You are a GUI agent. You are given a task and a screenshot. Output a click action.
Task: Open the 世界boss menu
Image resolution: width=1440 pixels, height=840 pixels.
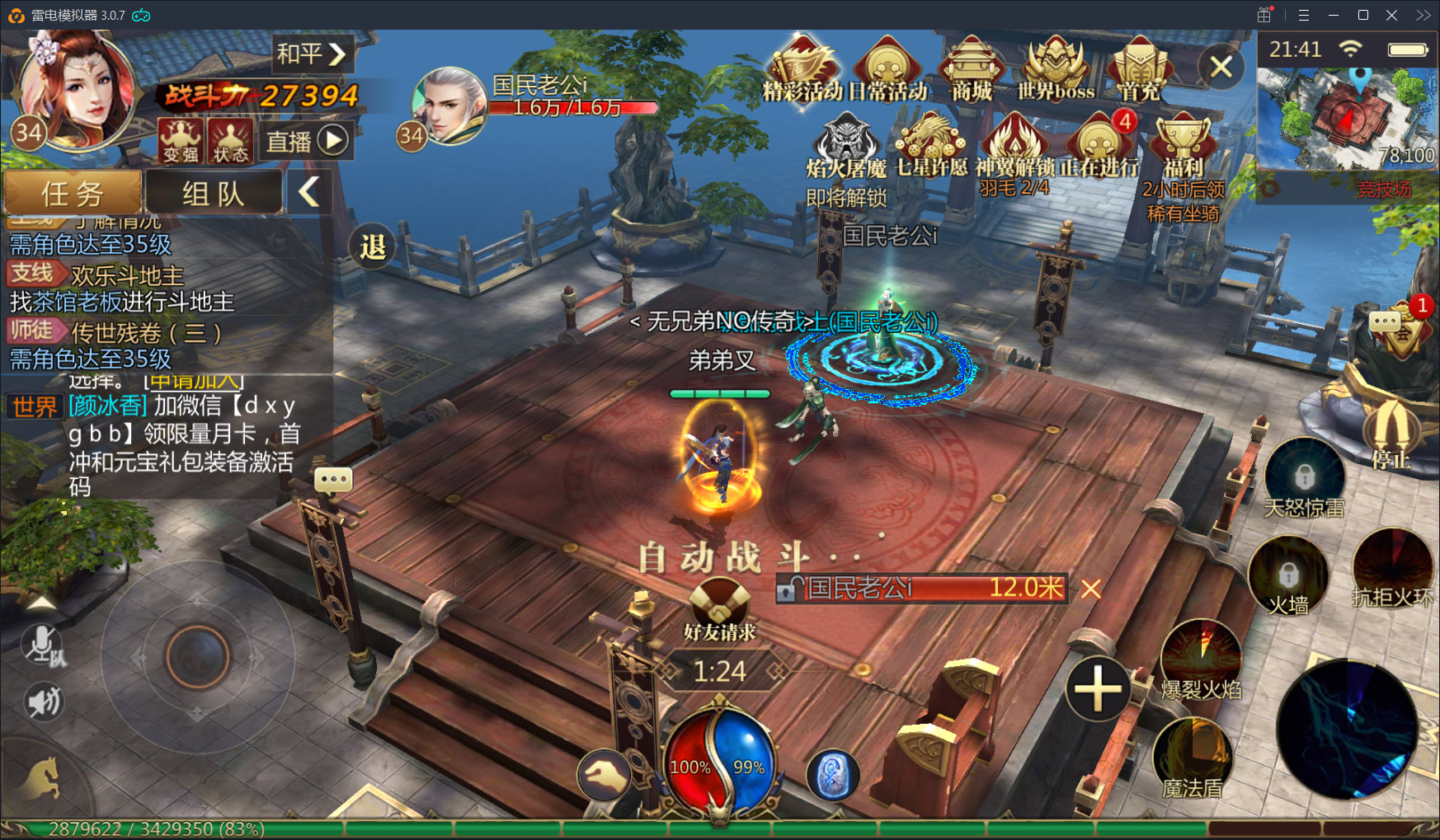(x=1055, y=68)
